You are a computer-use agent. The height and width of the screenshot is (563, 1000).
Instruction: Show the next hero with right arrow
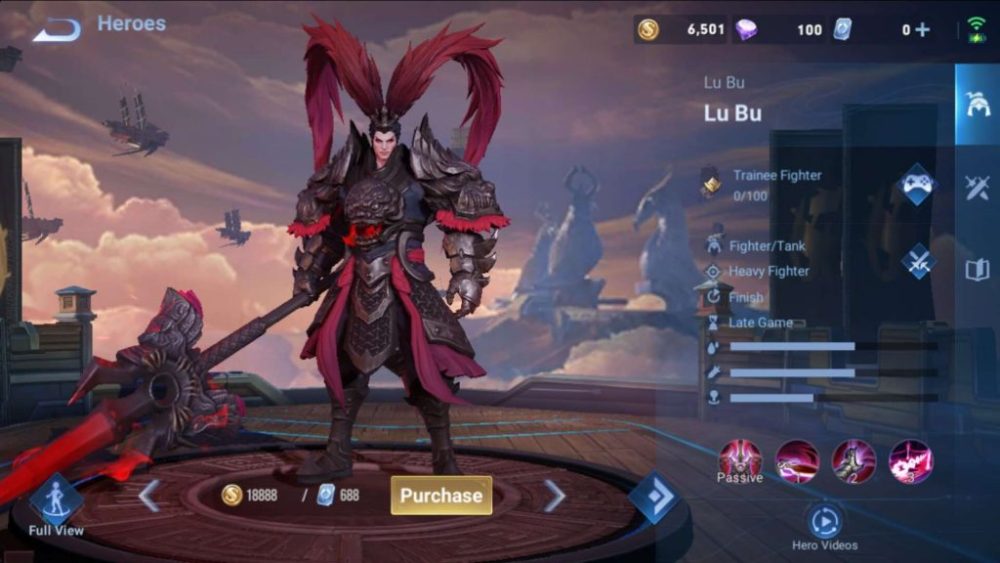pyautogui.click(x=554, y=495)
